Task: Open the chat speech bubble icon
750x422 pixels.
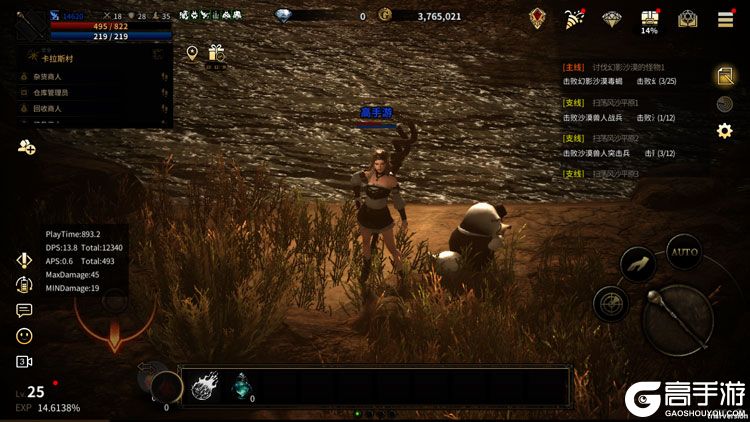Action: tap(24, 310)
